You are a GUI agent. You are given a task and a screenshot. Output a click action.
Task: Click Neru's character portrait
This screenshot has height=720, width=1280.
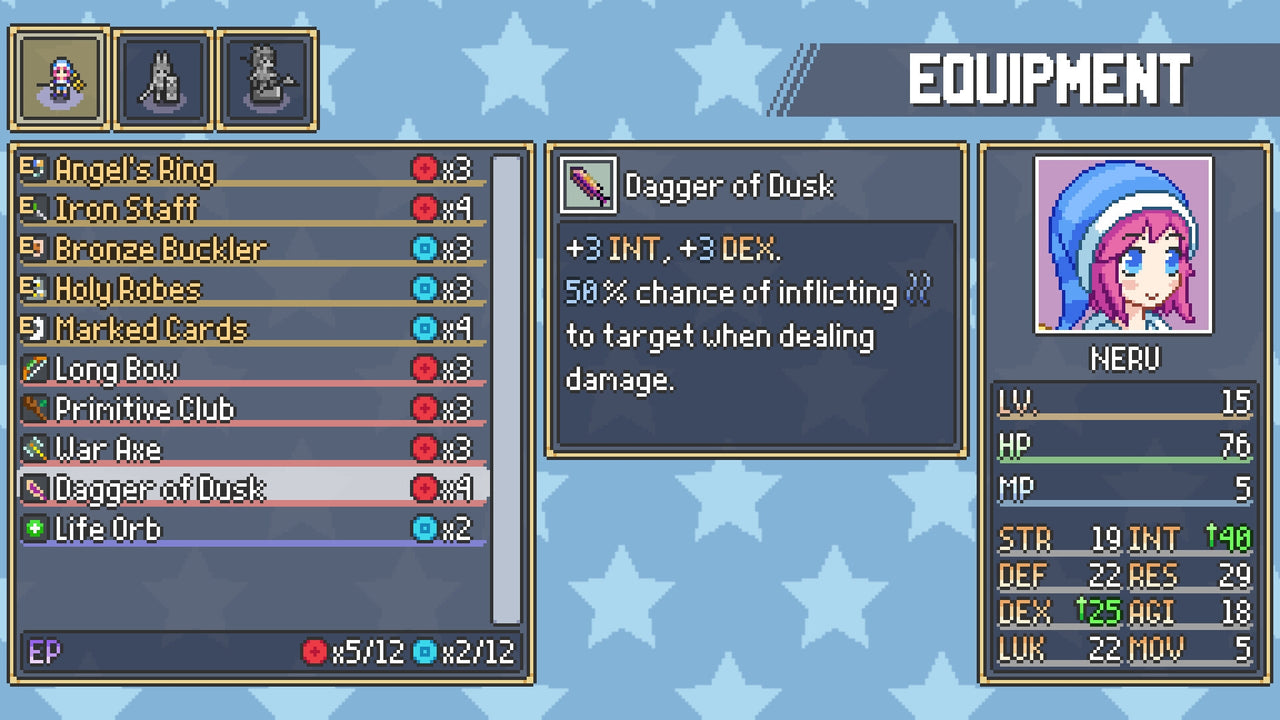(x=1124, y=245)
